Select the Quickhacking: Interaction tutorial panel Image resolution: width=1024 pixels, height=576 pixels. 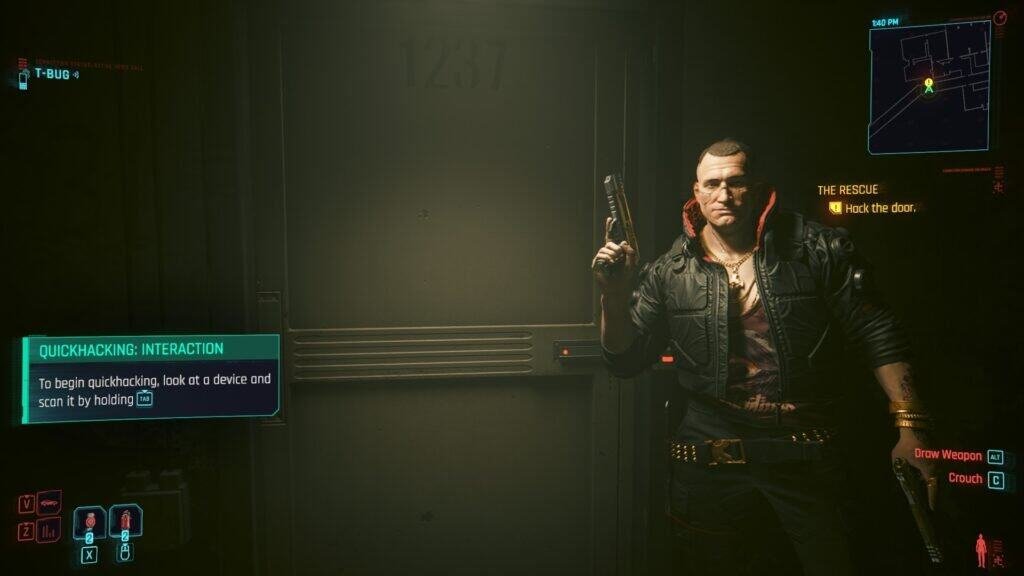coord(151,378)
